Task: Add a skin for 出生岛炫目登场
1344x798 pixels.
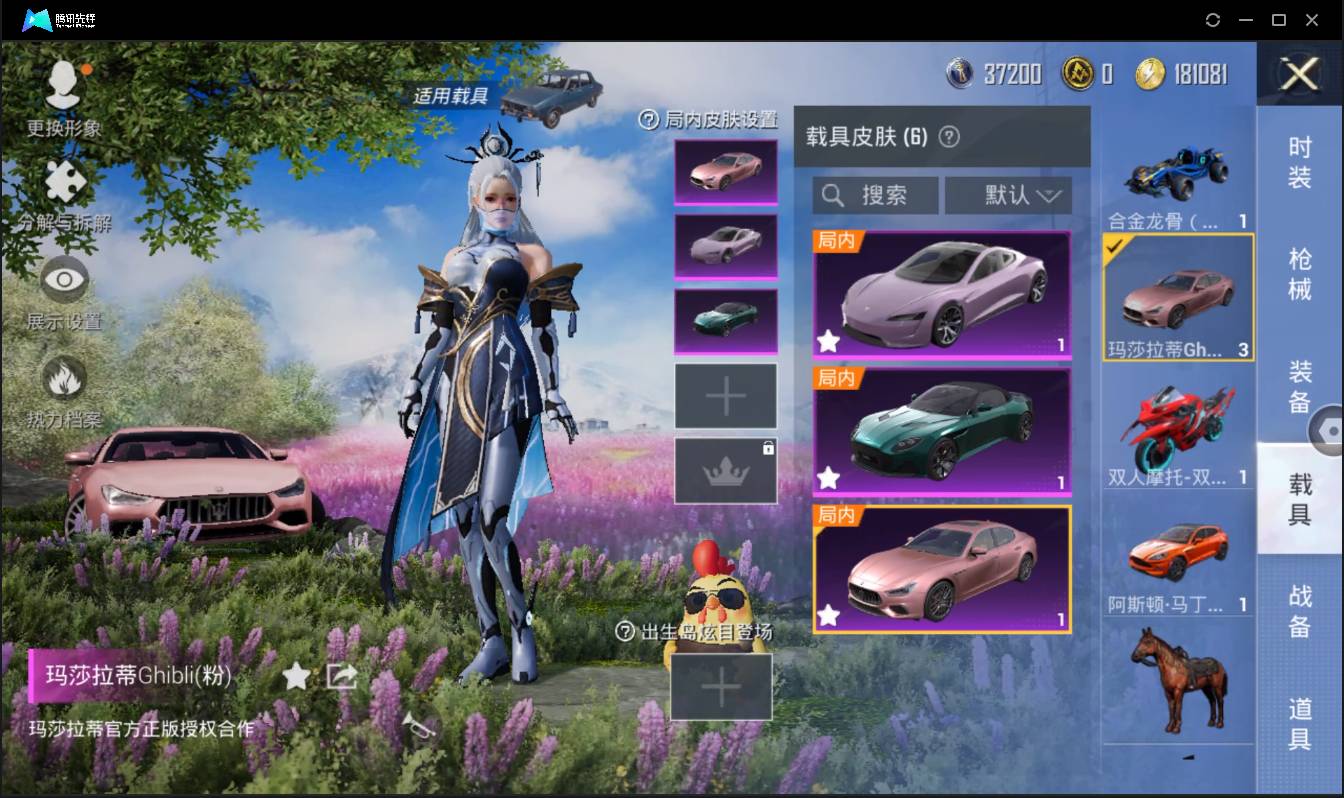Action: tap(721, 688)
